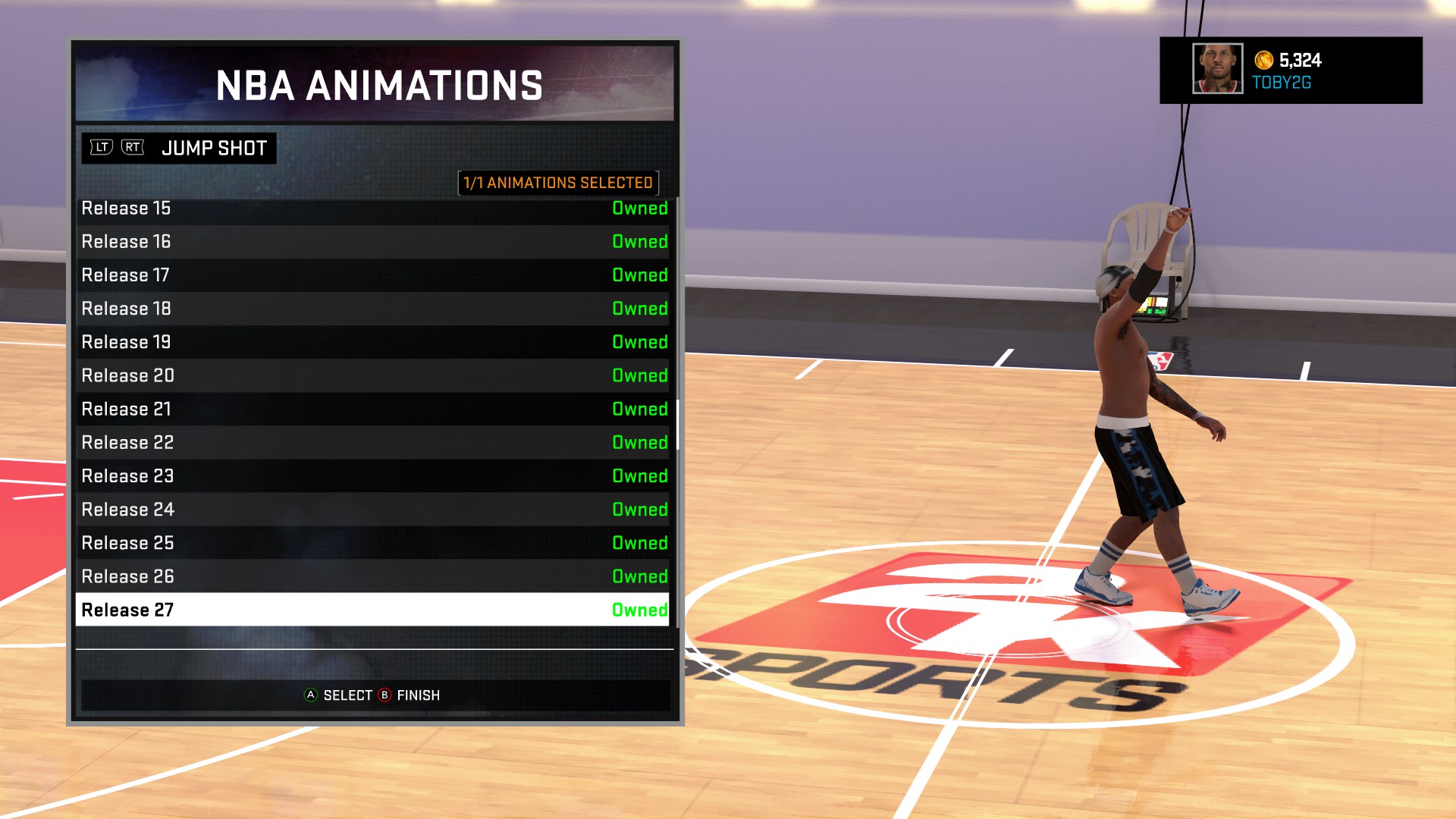Open the Jump Shot category switcher
The height and width of the screenshot is (819, 1456).
214,149
